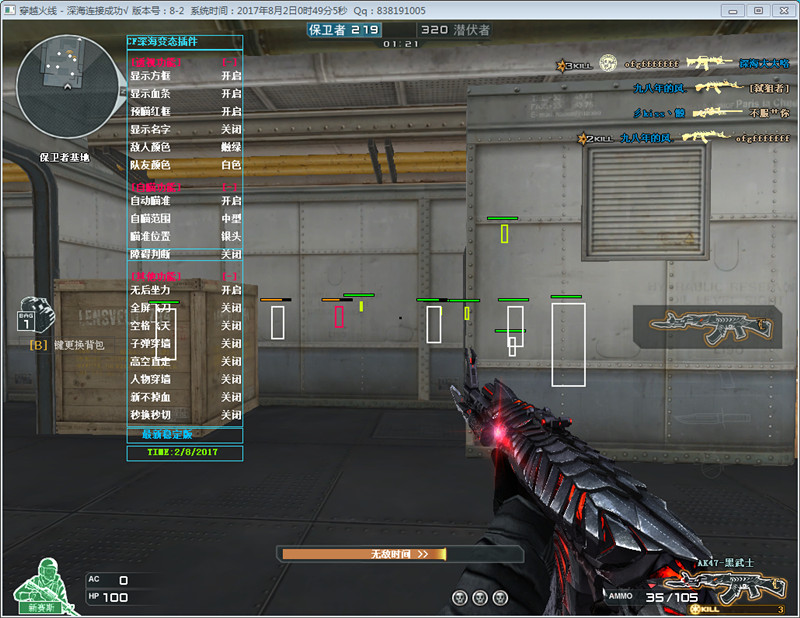This screenshot has height=618, width=800.
Task: Enable the 子弹穿墙 option
Action: pyautogui.click(x=231, y=343)
